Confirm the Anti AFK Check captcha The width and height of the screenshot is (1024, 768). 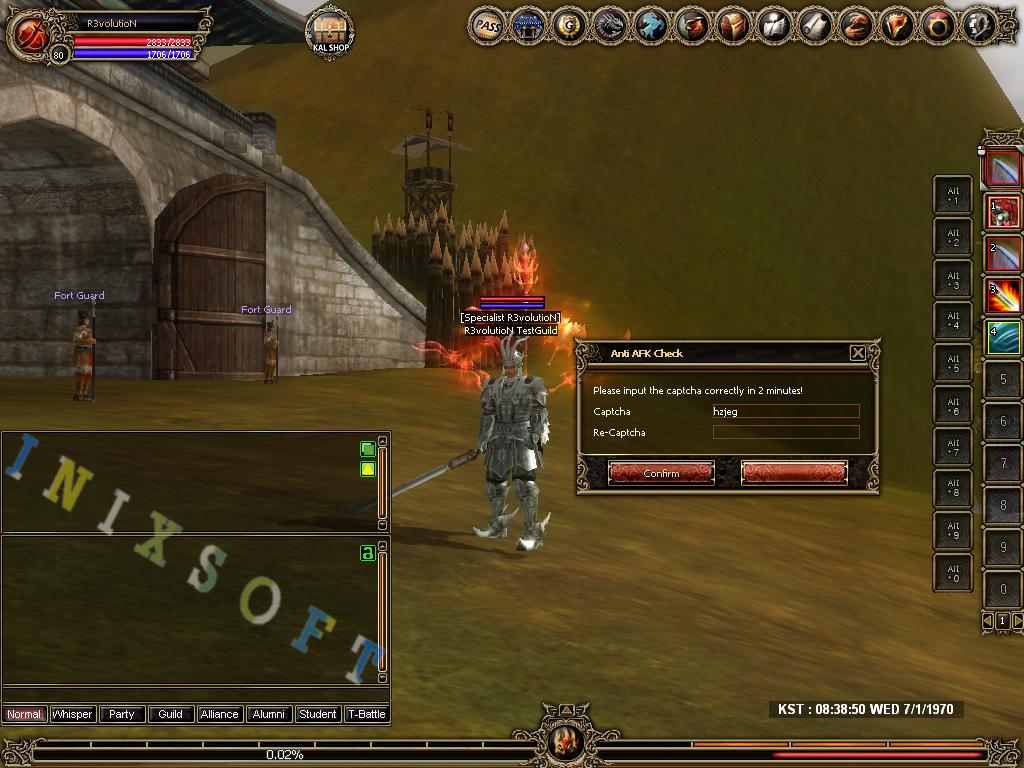[661, 473]
